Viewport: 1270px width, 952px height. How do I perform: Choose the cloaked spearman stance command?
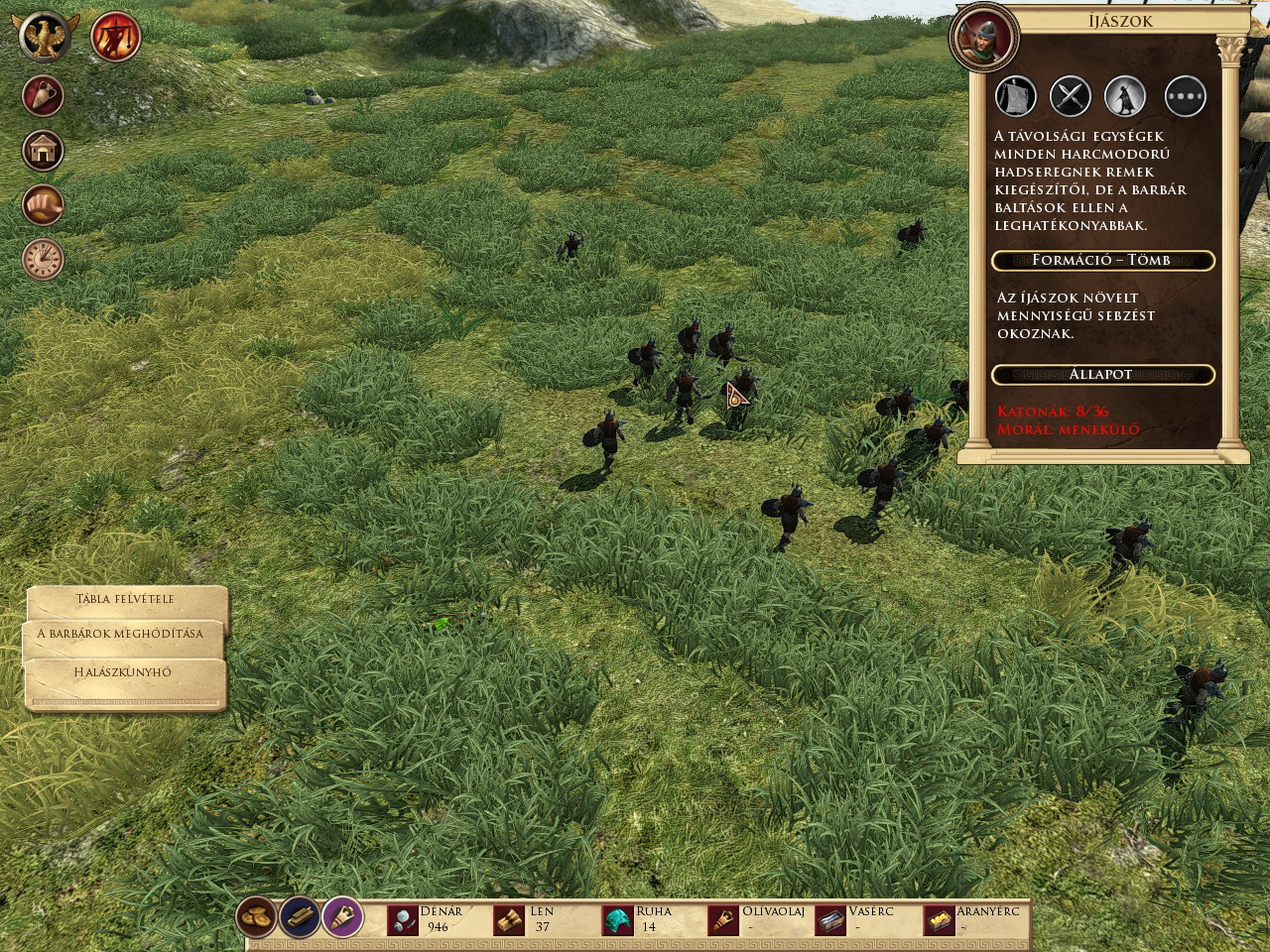point(1126,96)
